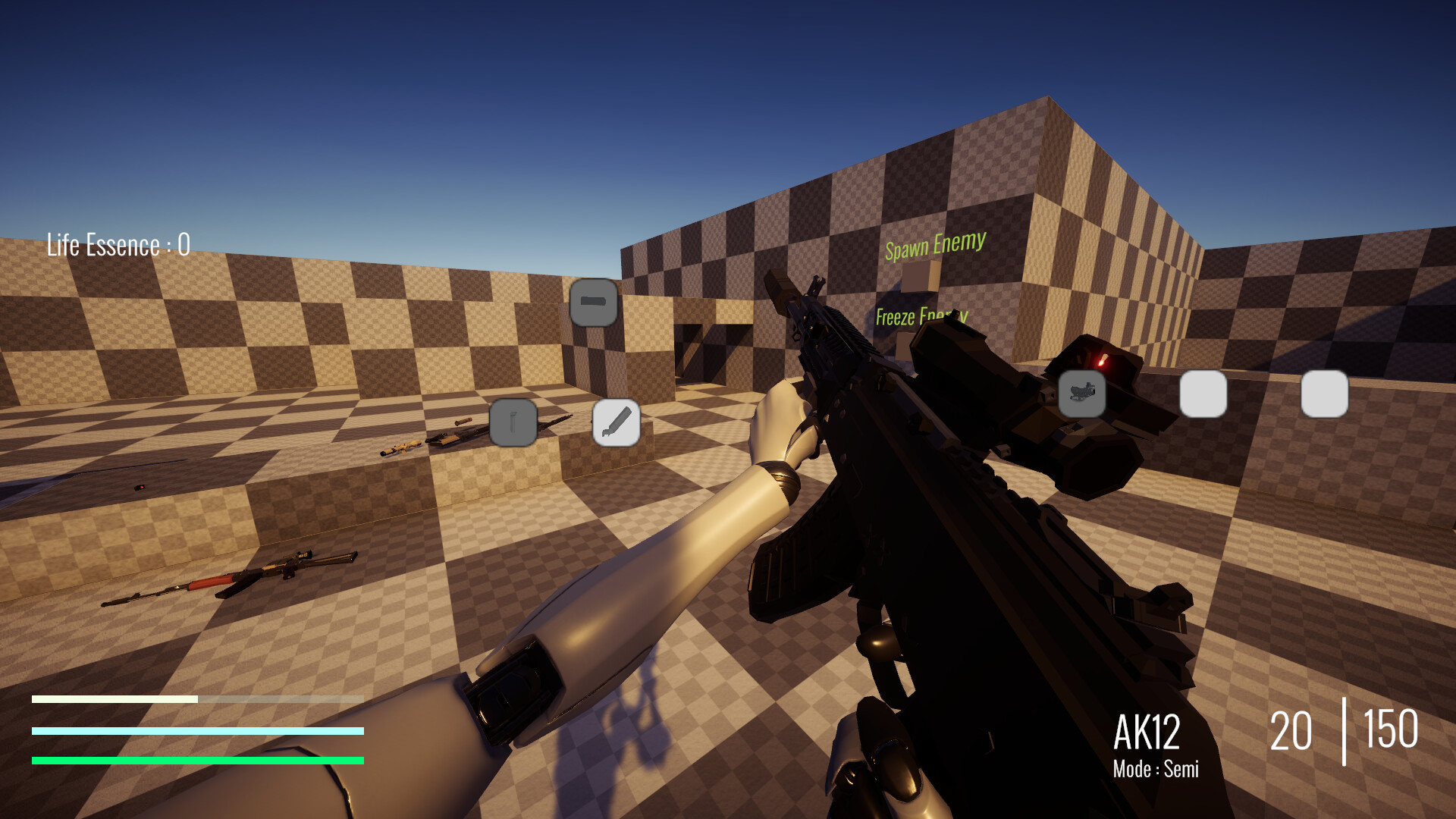Click the vertical grip attachment icon
The image size is (1456, 819).
click(x=513, y=422)
